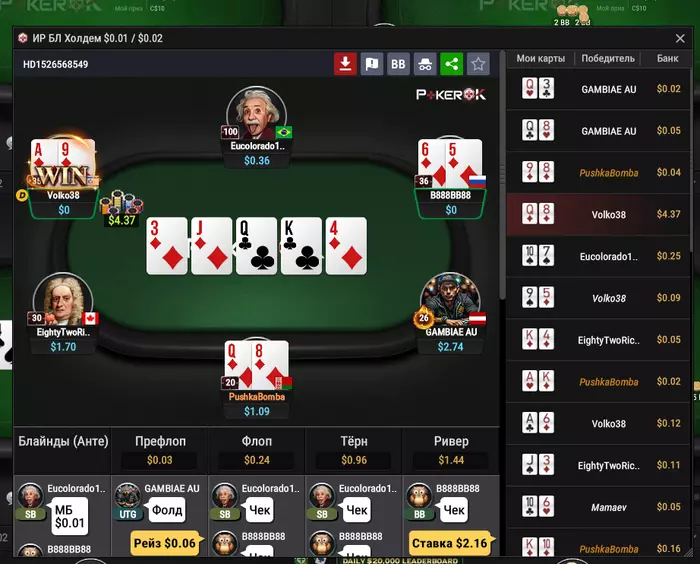This screenshot has width=700, height=564.
Task: Switch to the Префлоп street column
Action: [x=159, y=440]
